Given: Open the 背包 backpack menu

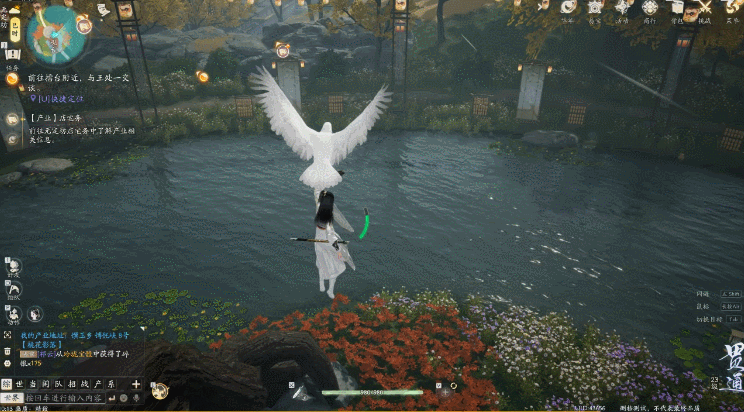Looking at the screenshot, I should (676, 9).
